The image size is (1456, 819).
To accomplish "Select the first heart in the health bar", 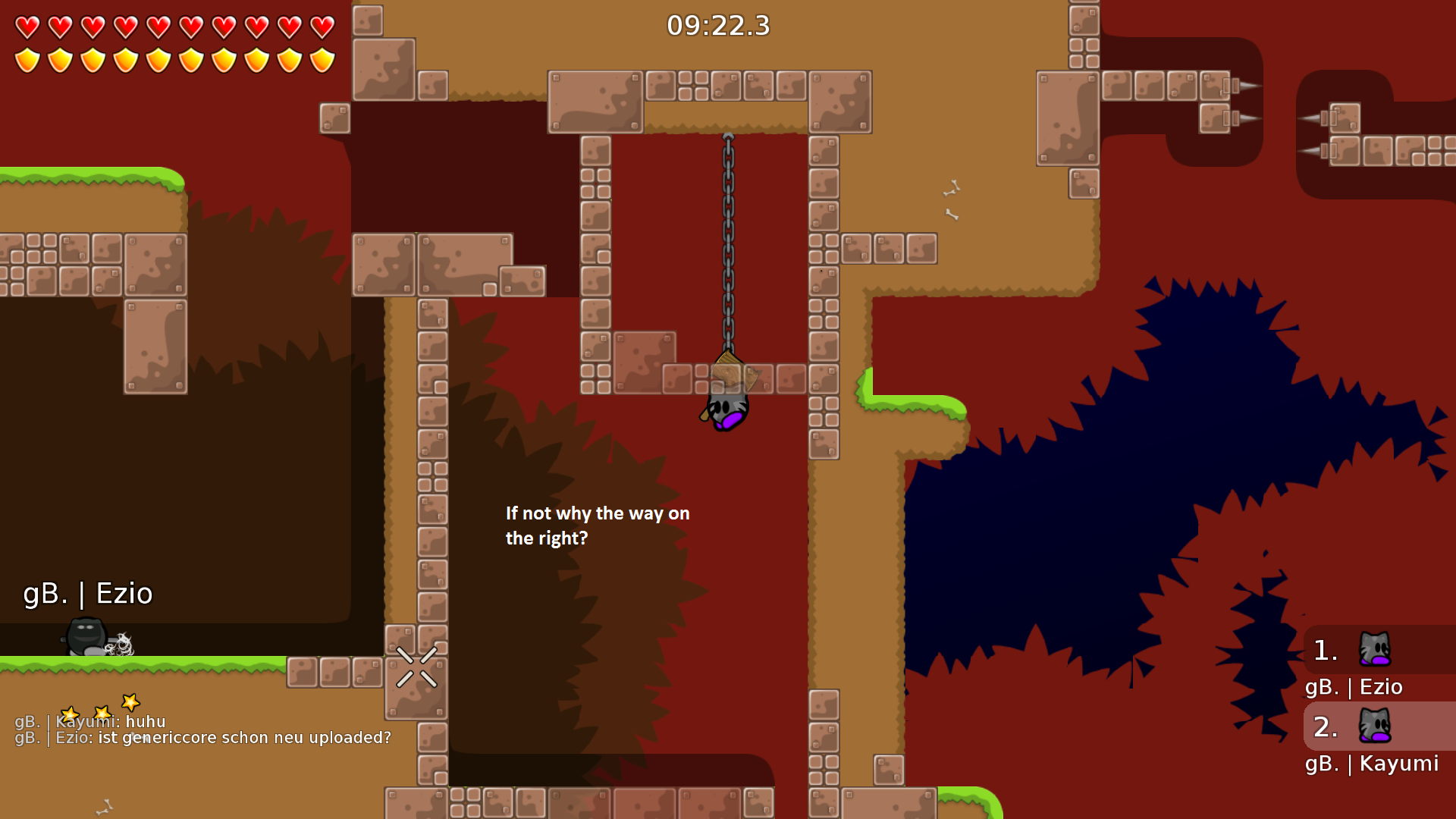I will tap(28, 26).
